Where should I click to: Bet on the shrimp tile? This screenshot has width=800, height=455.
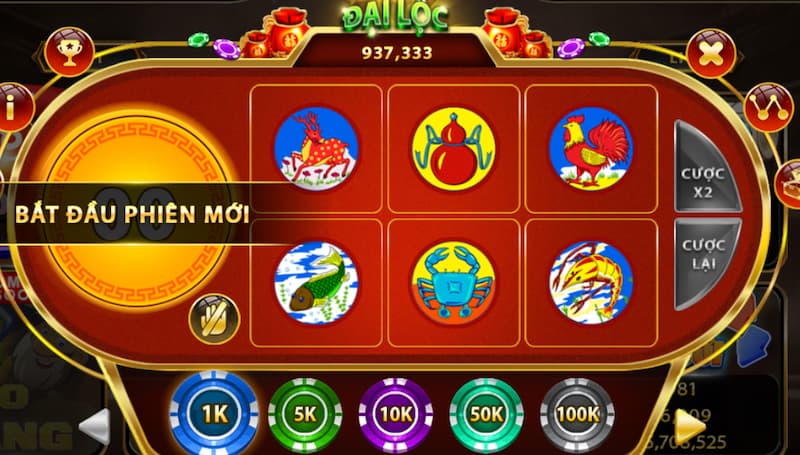tap(590, 283)
